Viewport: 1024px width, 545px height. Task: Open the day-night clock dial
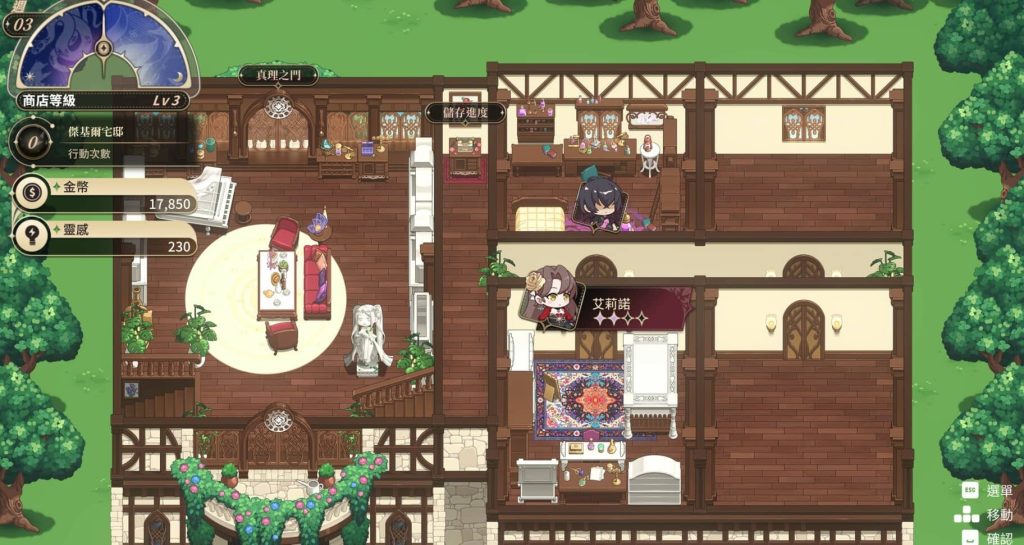[104, 45]
